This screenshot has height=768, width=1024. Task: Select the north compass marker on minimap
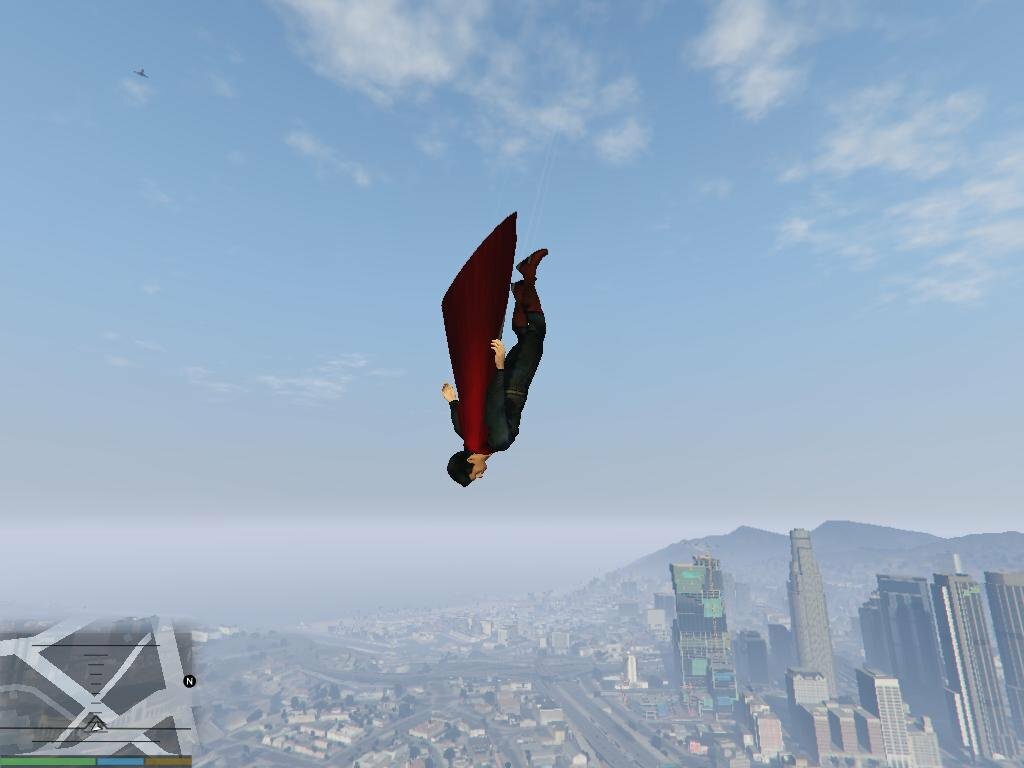pos(189,681)
